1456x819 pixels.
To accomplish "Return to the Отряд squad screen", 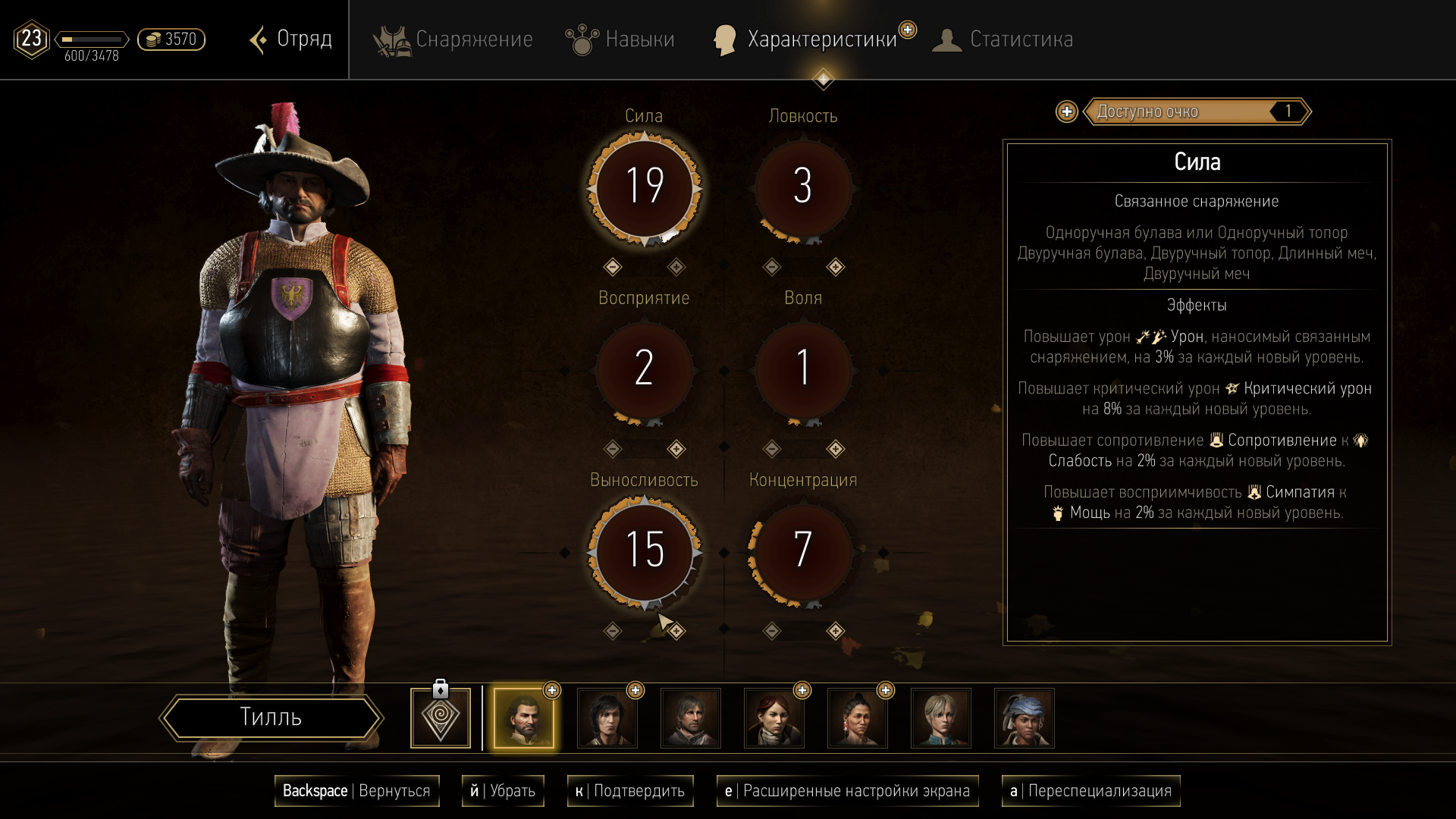I will (292, 39).
